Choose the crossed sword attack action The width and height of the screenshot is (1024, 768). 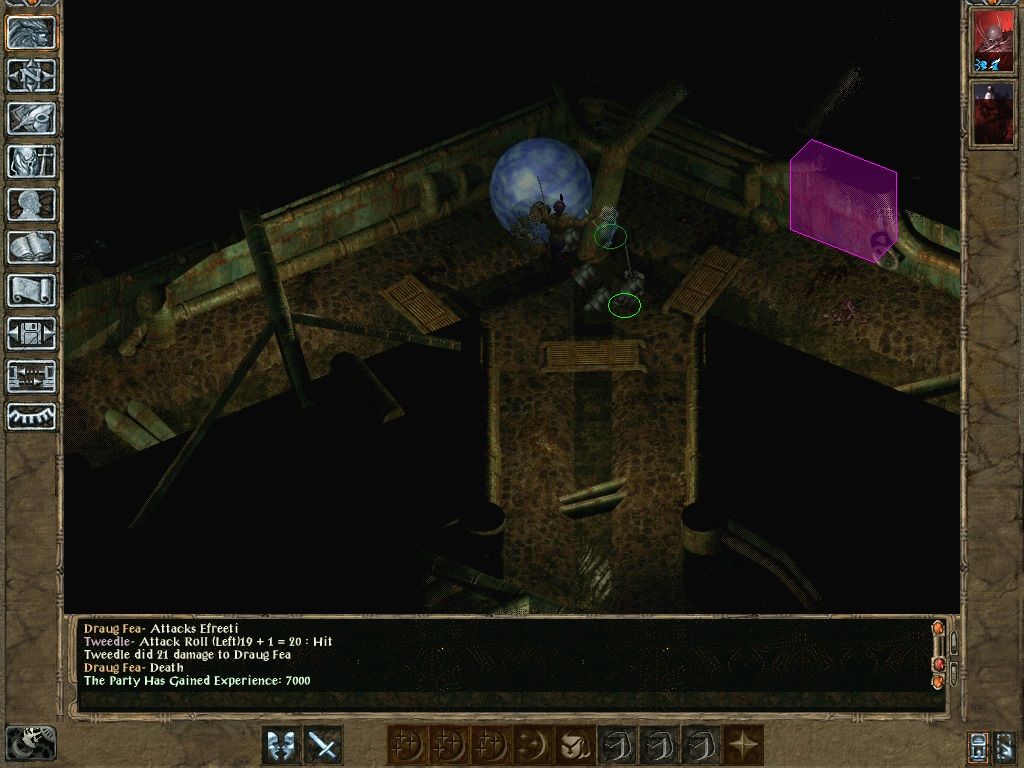323,745
